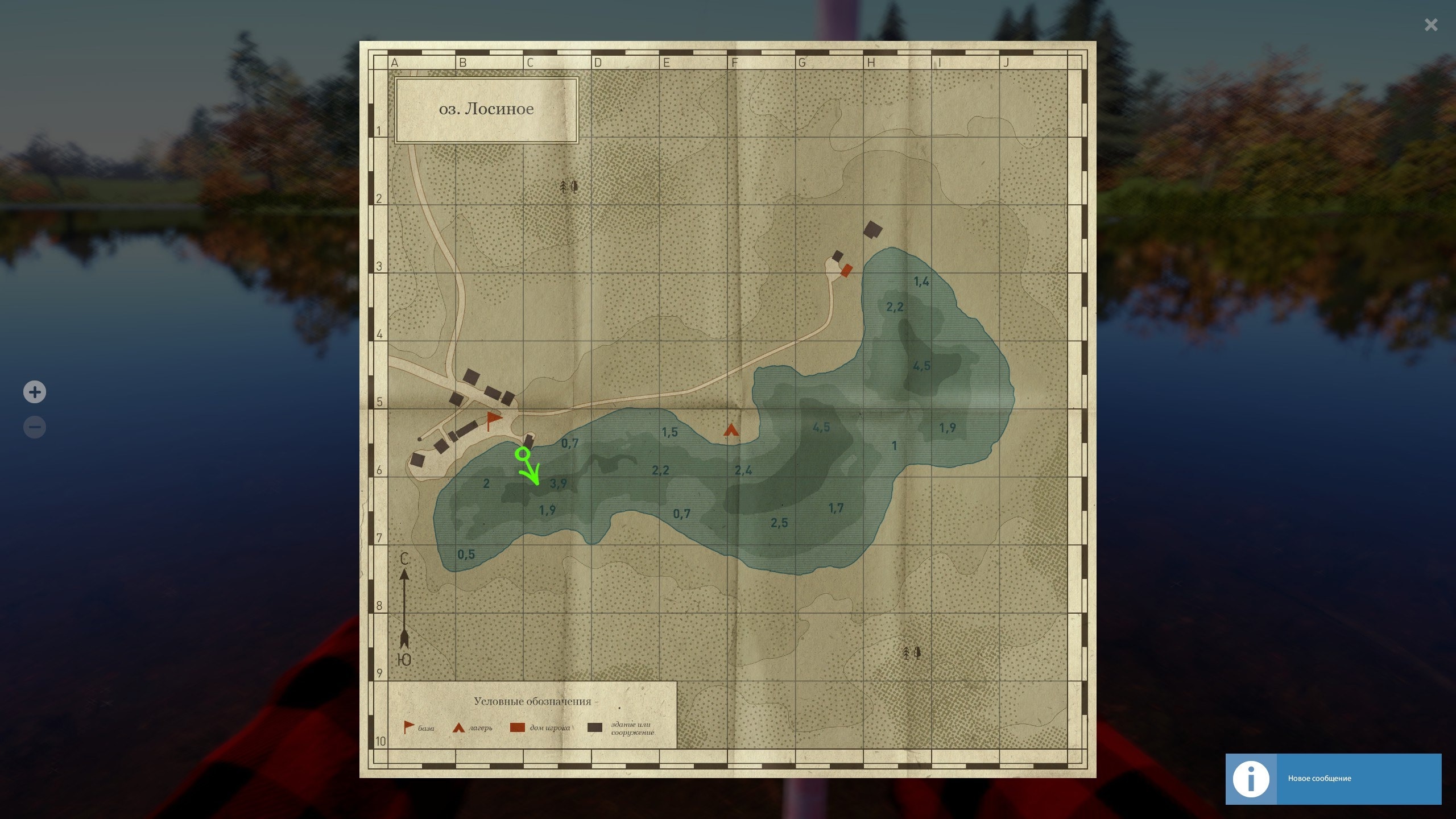Click the green circle player position marker
The image size is (1456, 819).
pyautogui.click(x=523, y=454)
